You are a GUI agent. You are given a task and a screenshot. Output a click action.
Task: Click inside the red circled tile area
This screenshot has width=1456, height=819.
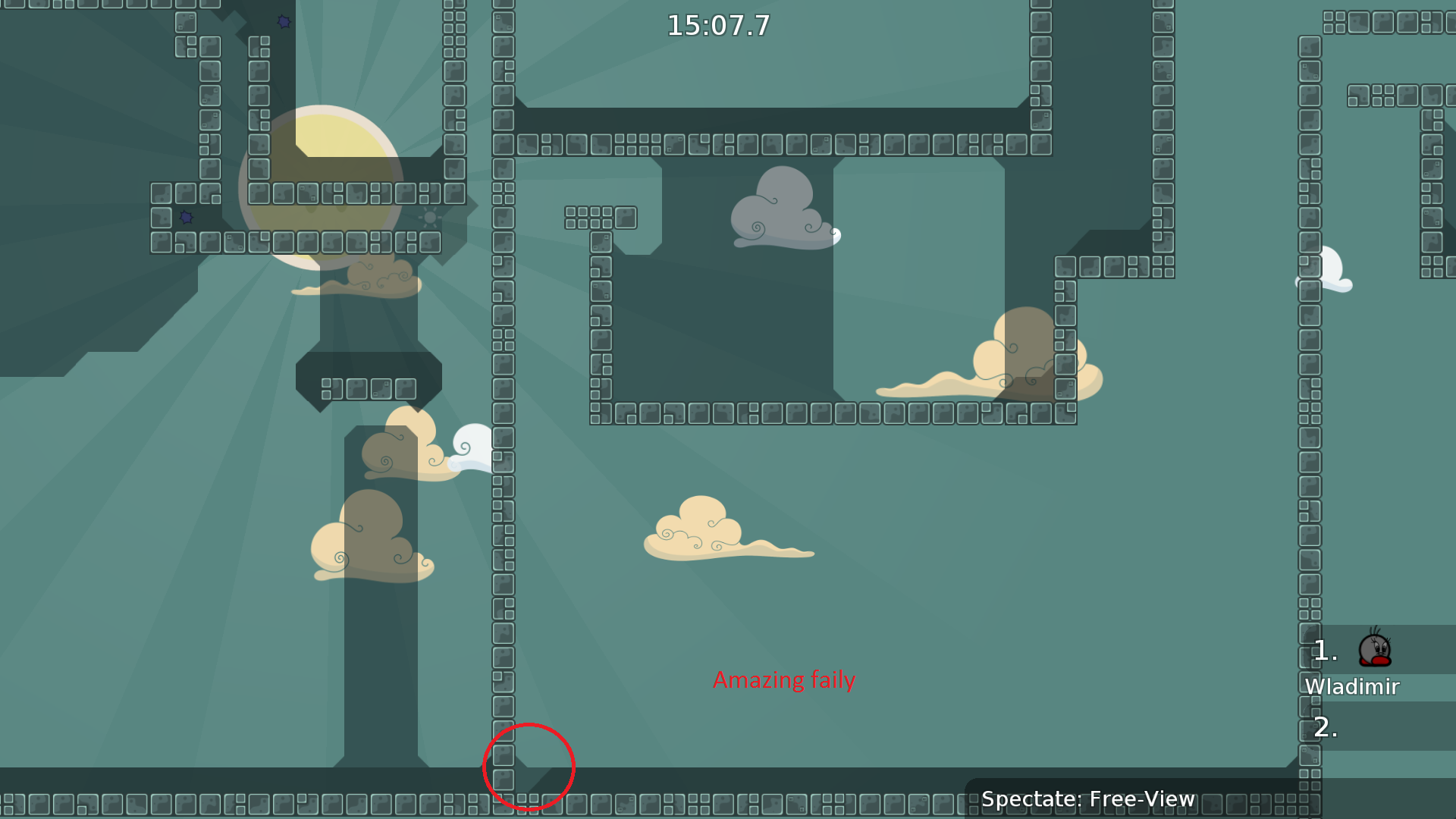(x=529, y=766)
